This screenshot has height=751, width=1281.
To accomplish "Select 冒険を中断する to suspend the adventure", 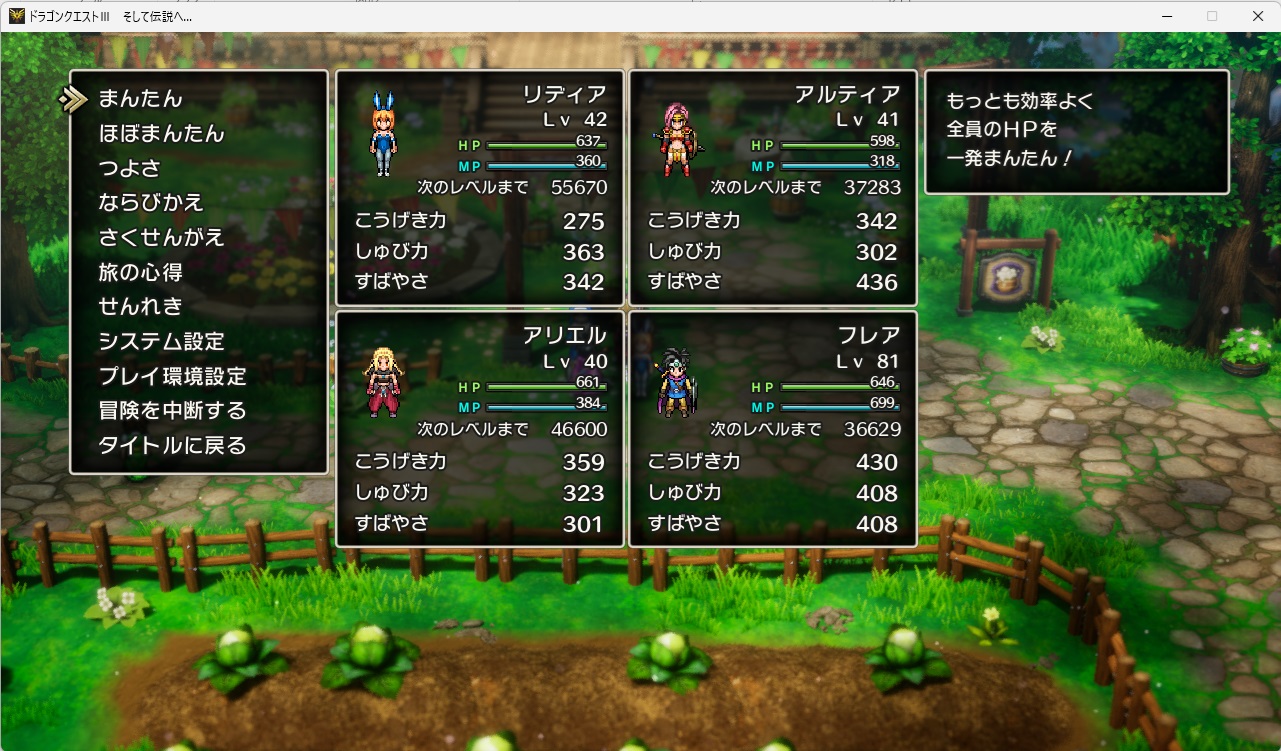I will click(172, 411).
